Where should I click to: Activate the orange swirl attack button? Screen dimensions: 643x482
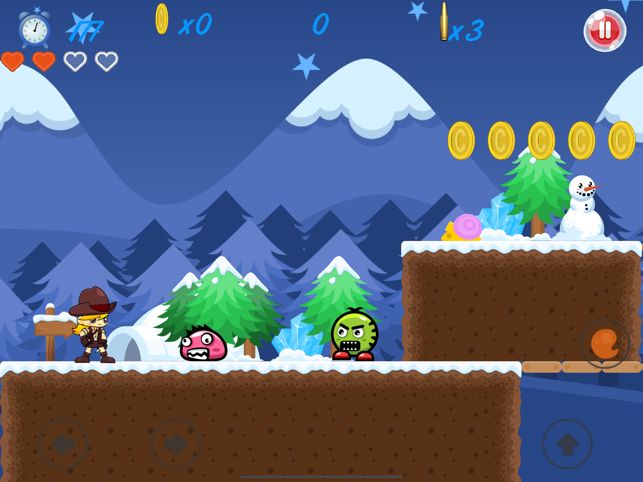click(x=604, y=344)
